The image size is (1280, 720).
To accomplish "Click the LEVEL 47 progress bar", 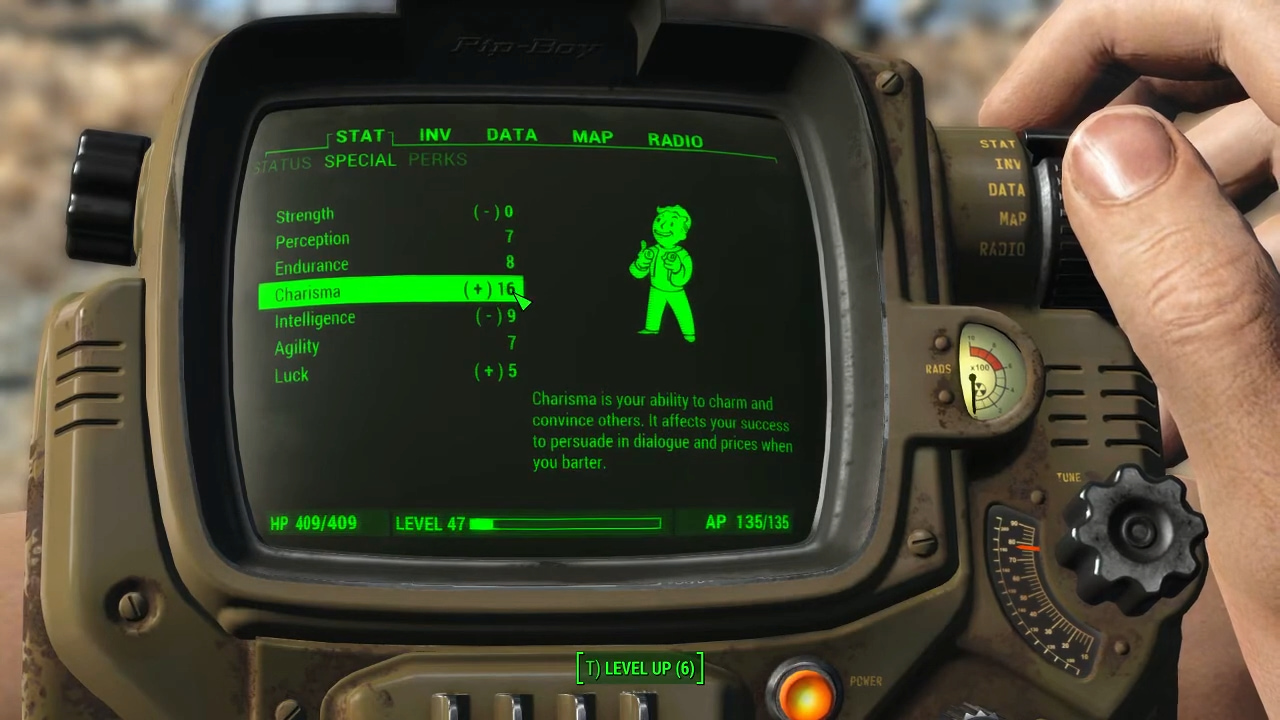I will 565,522.
